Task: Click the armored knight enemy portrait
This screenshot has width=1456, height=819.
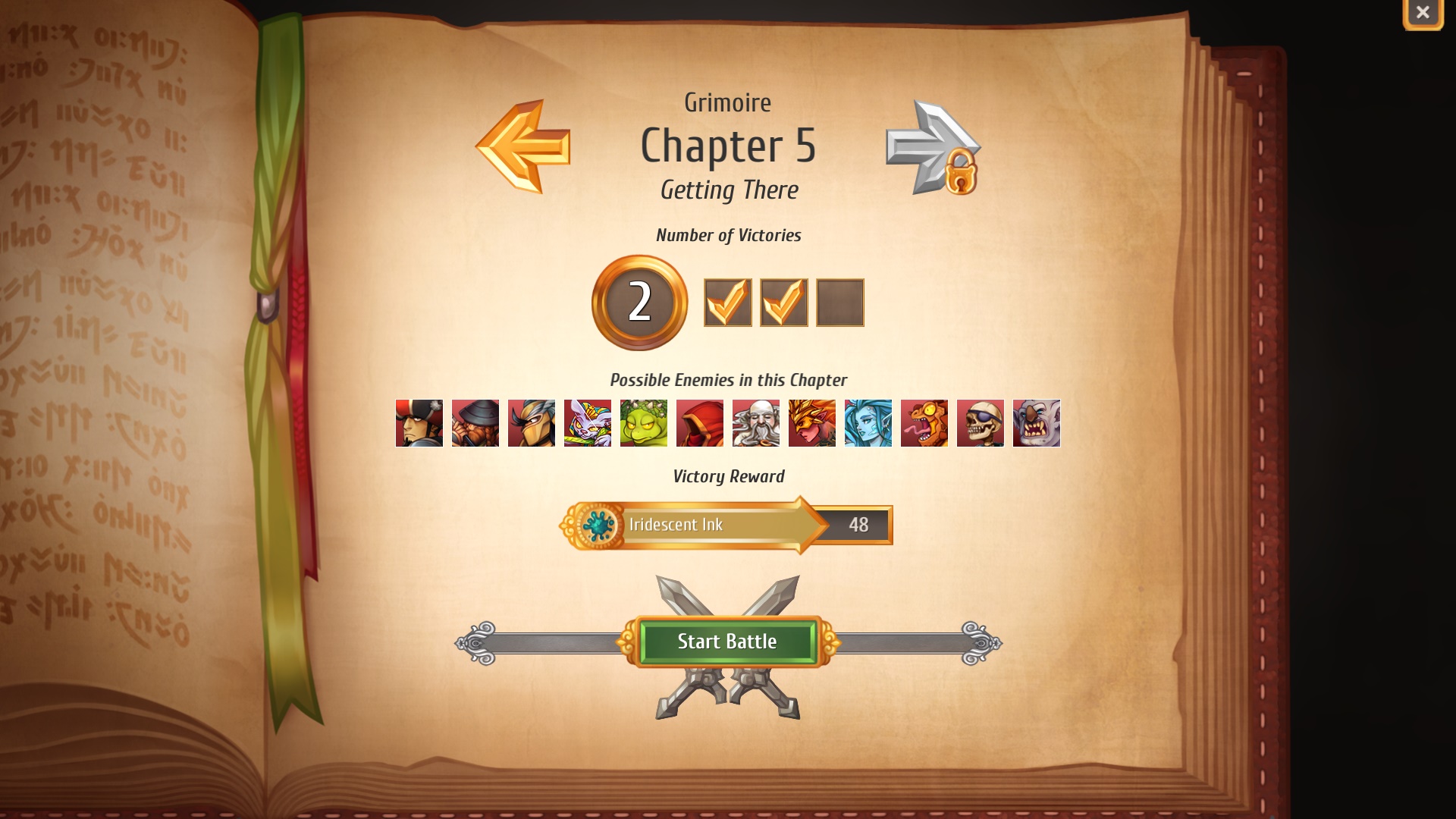Action: [532, 423]
